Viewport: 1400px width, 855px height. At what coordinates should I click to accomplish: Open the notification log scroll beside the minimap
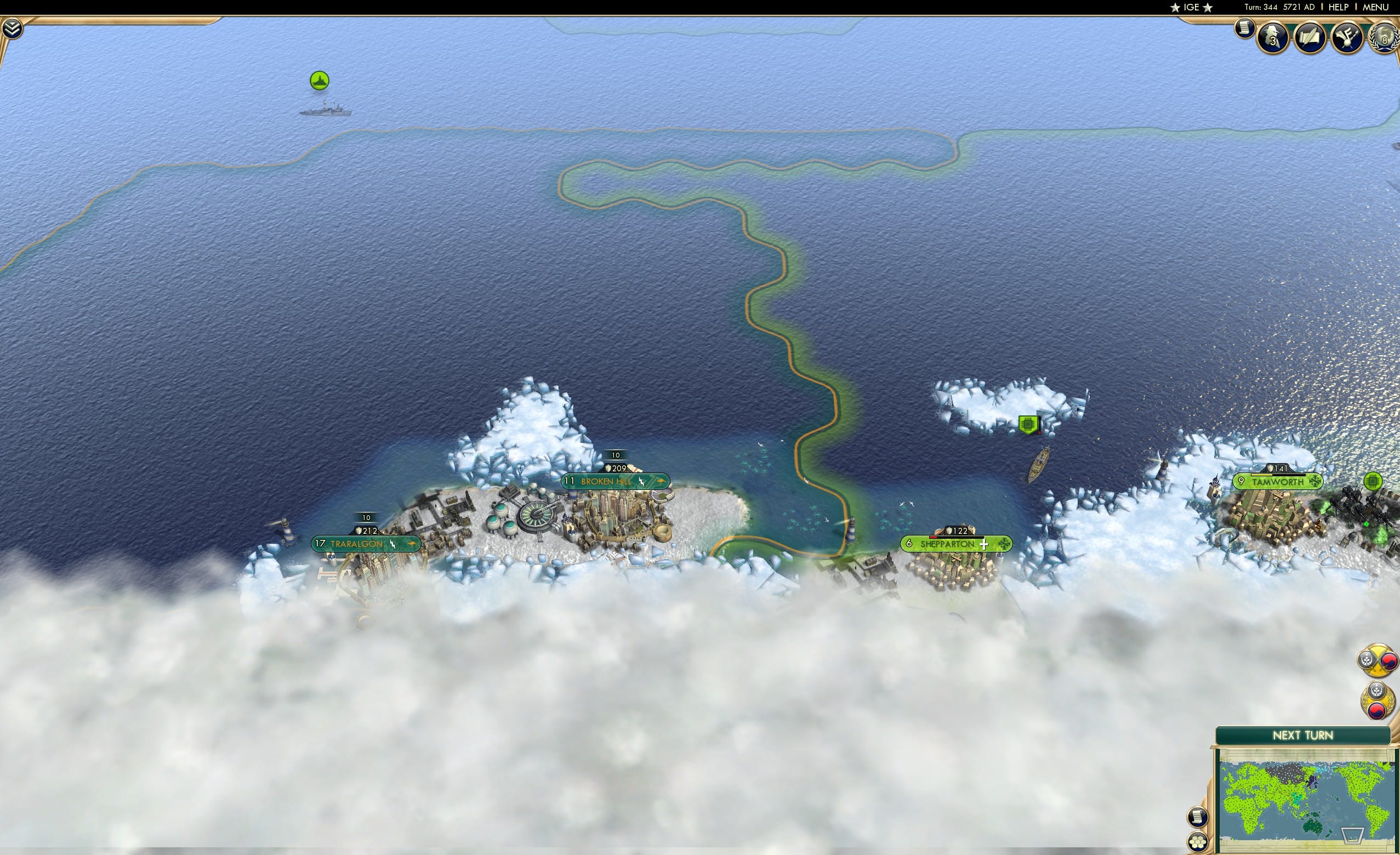pos(1198,817)
